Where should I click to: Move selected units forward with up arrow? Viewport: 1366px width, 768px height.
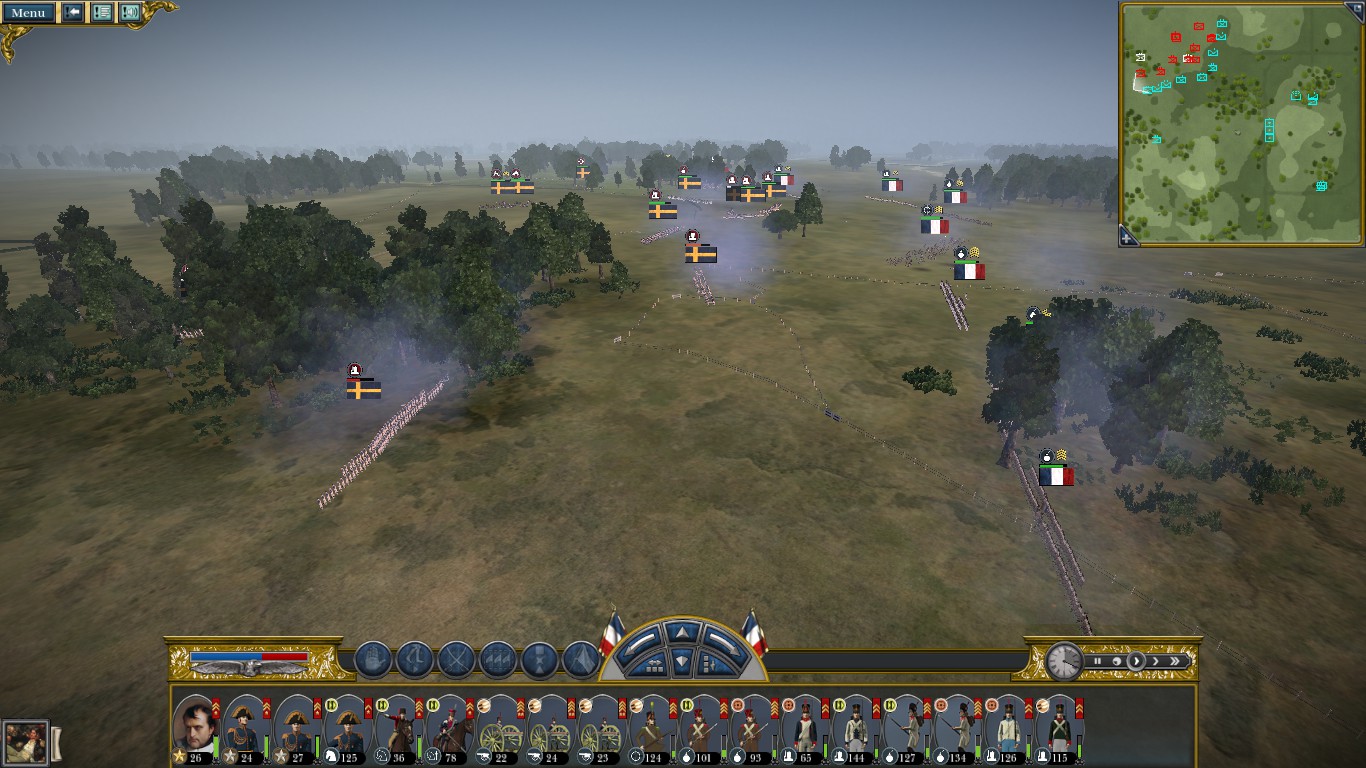682,633
